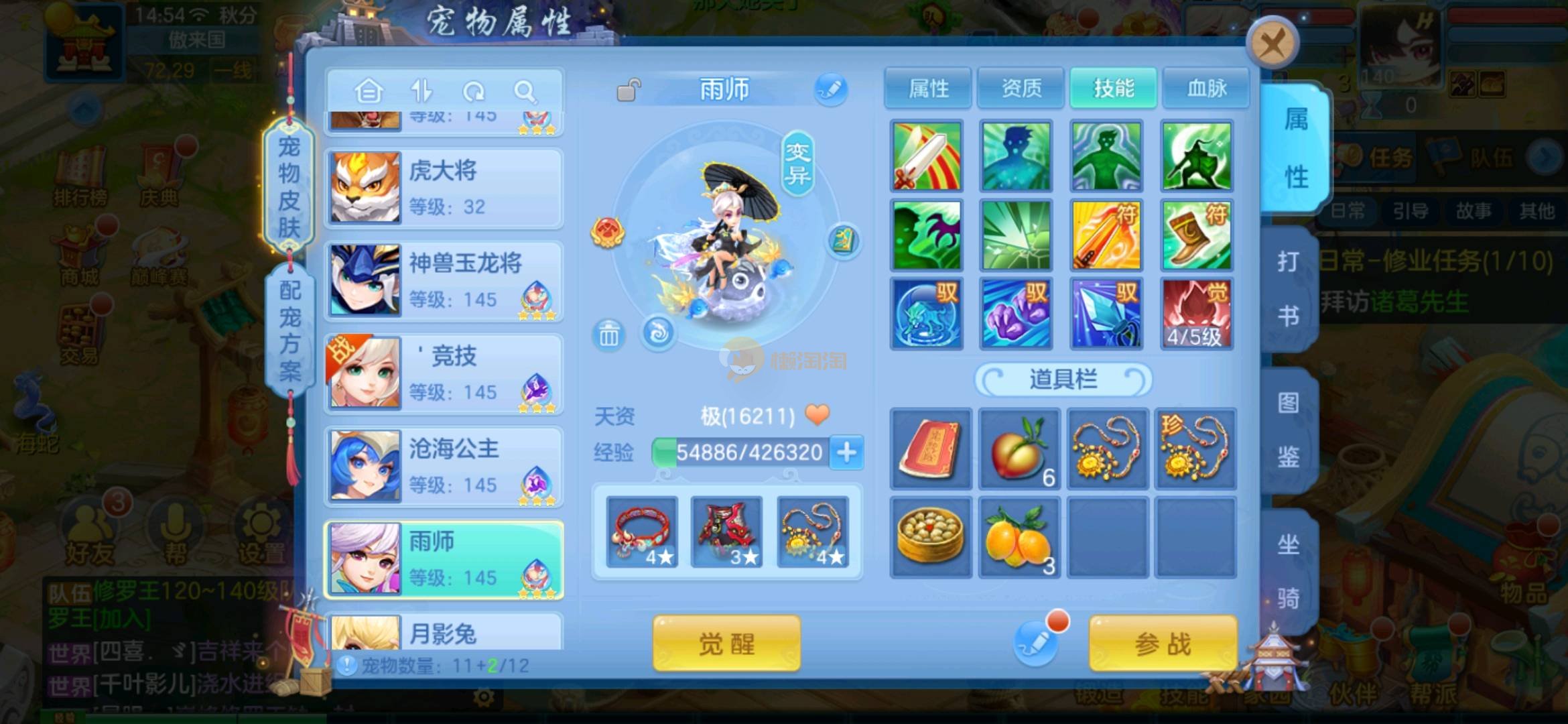Close the pet attributes window
The width and height of the screenshot is (1568, 724).
(1272, 45)
